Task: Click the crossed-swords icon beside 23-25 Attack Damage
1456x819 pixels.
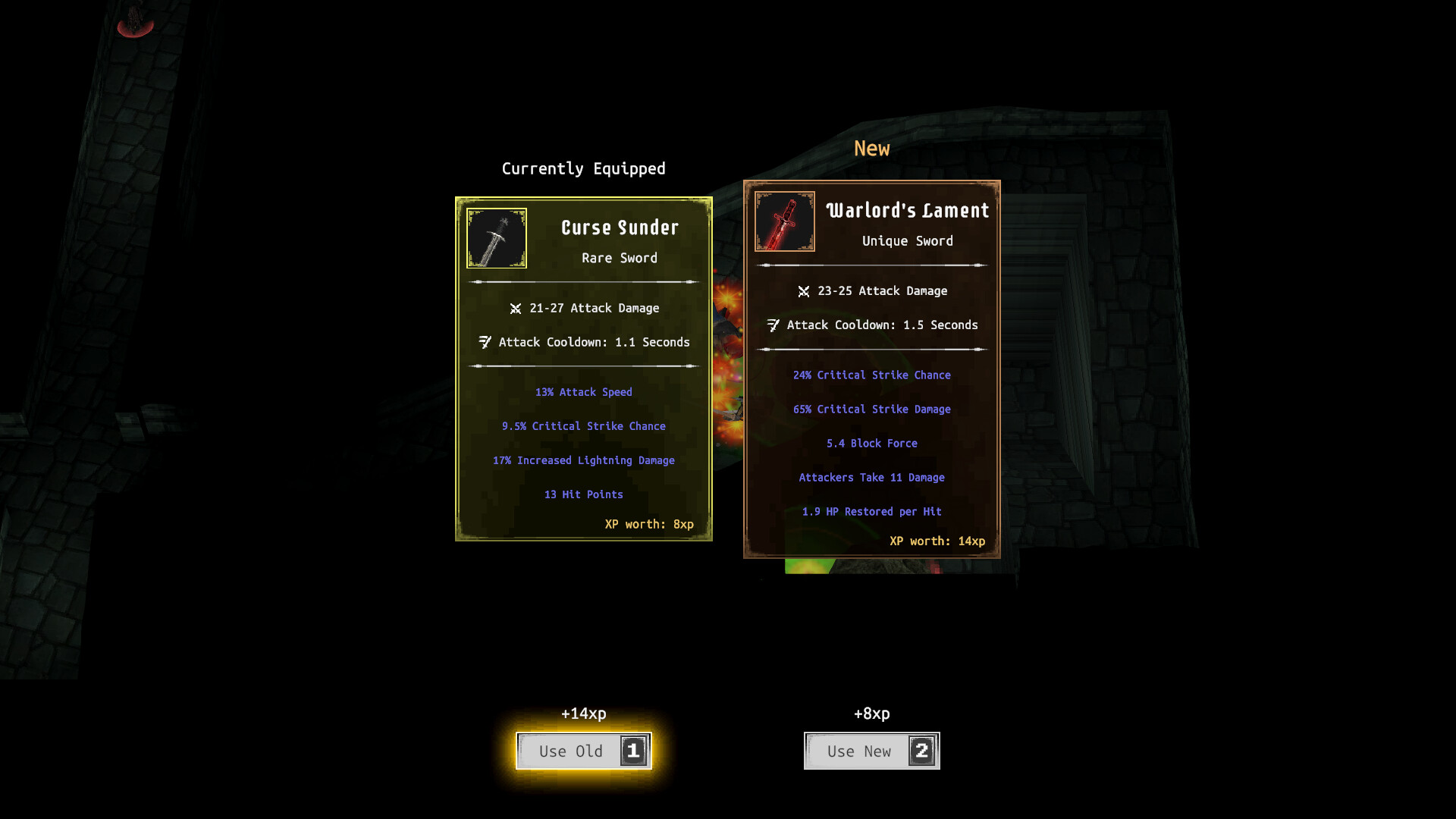Action: tap(804, 290)
